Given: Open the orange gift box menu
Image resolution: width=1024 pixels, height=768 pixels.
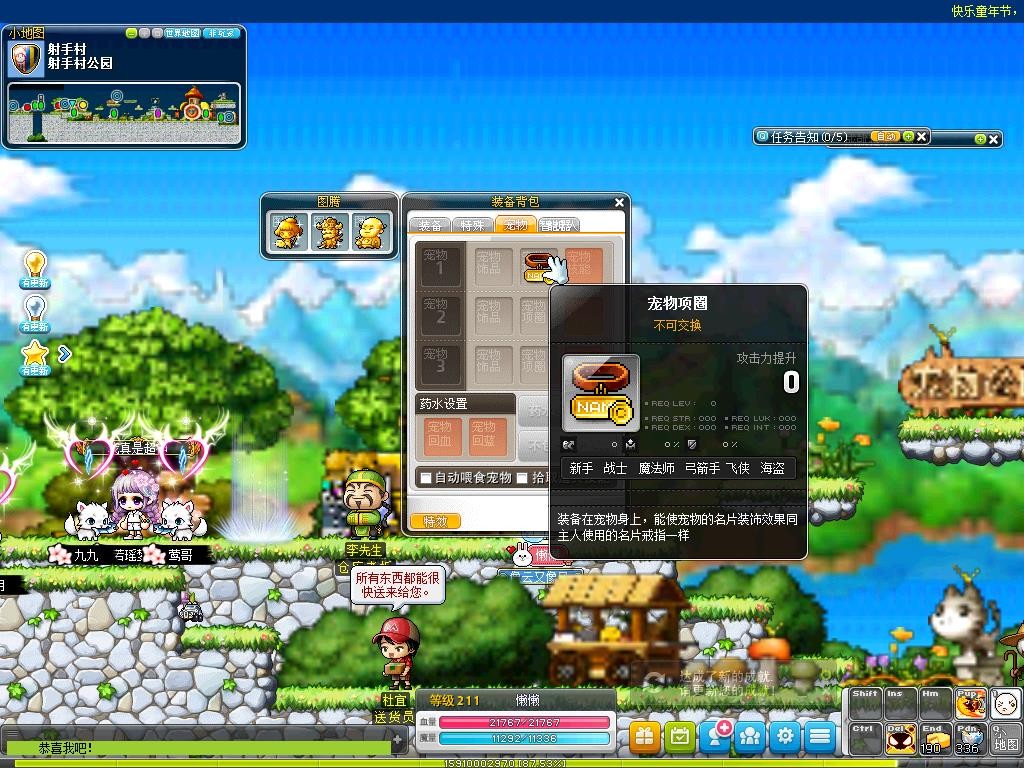Looking at the screenshot, I should click(x=645, y=737).
